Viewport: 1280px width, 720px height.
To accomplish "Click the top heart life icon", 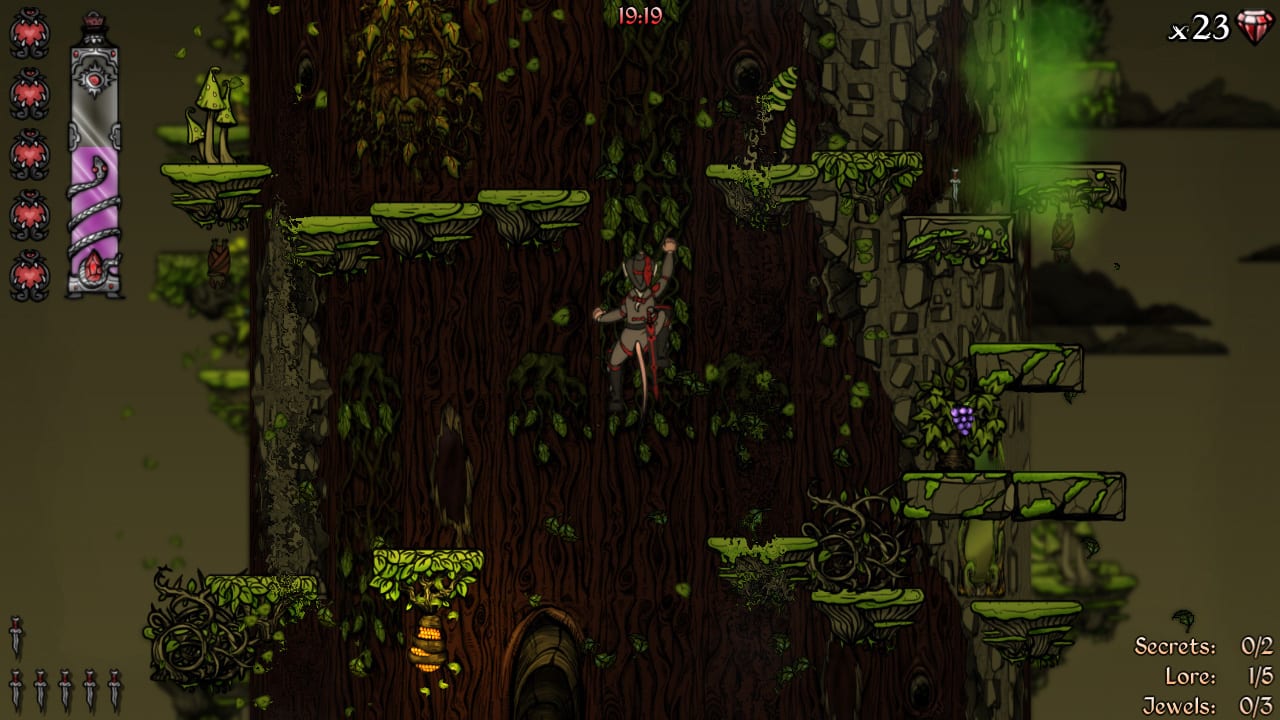I will [29, 33].
